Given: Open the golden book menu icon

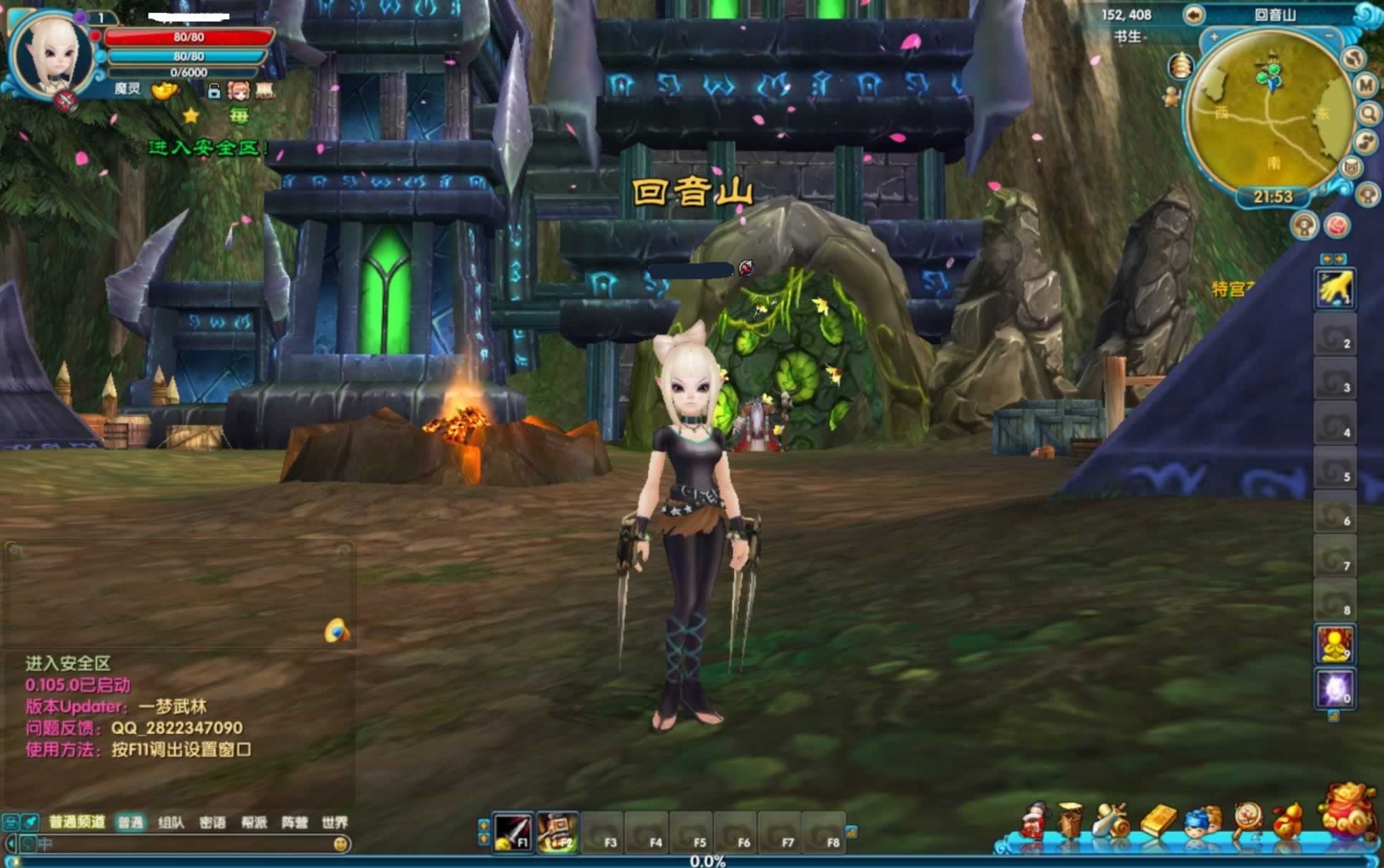Looking at the screenshot, I should click(x=1158, y=821).
